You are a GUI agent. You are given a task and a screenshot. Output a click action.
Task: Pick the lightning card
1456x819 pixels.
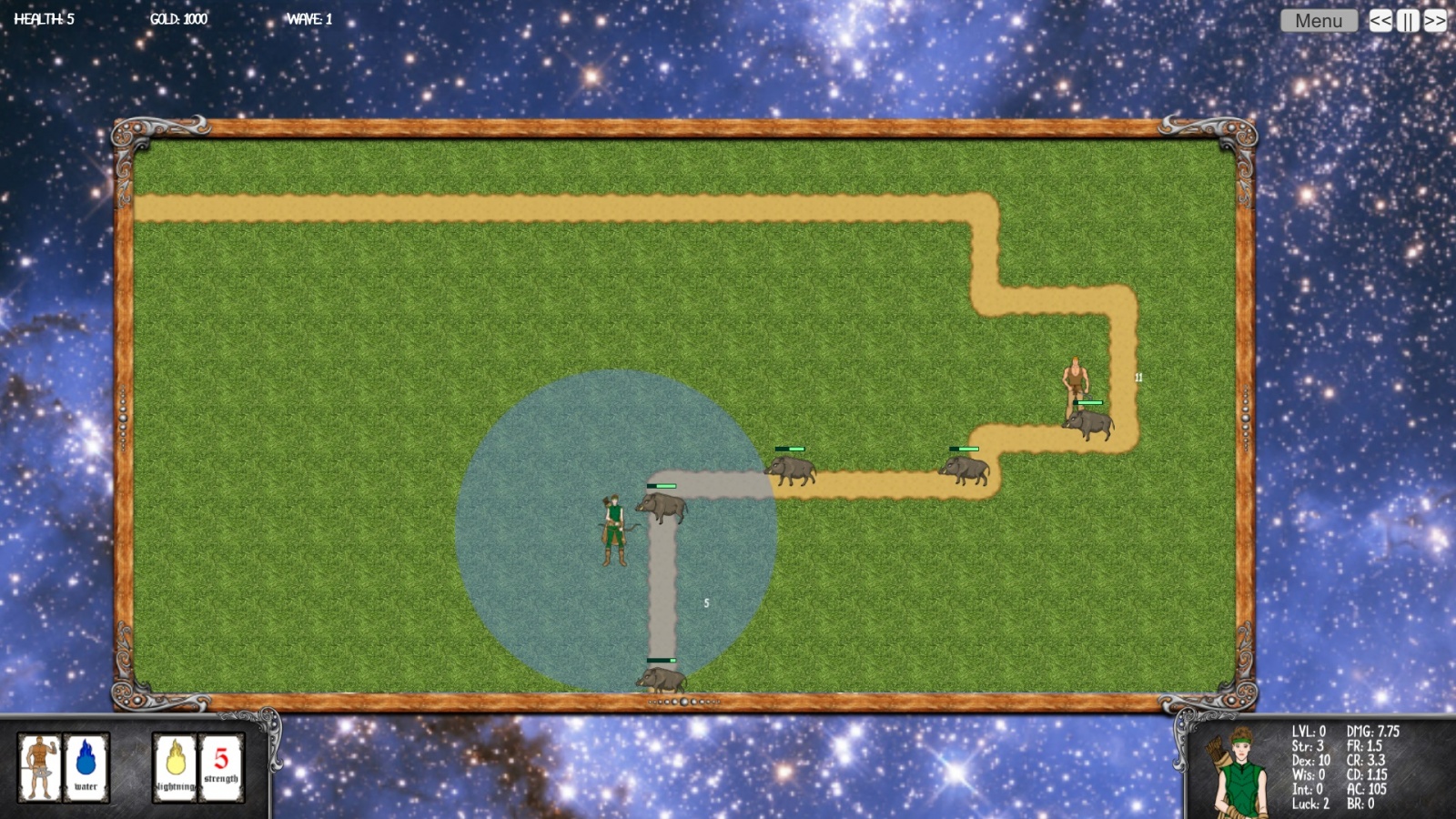pos(176,767)
